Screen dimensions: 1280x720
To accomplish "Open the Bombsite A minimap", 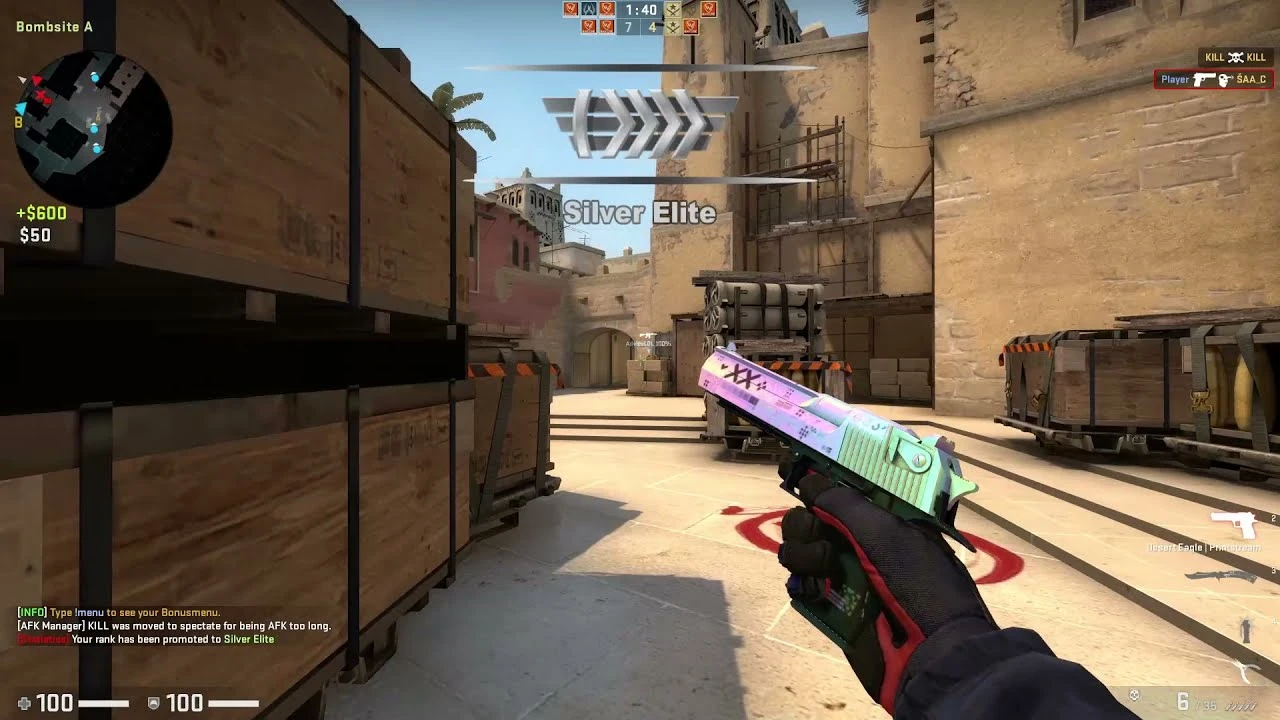I will [x=88, y=110].
